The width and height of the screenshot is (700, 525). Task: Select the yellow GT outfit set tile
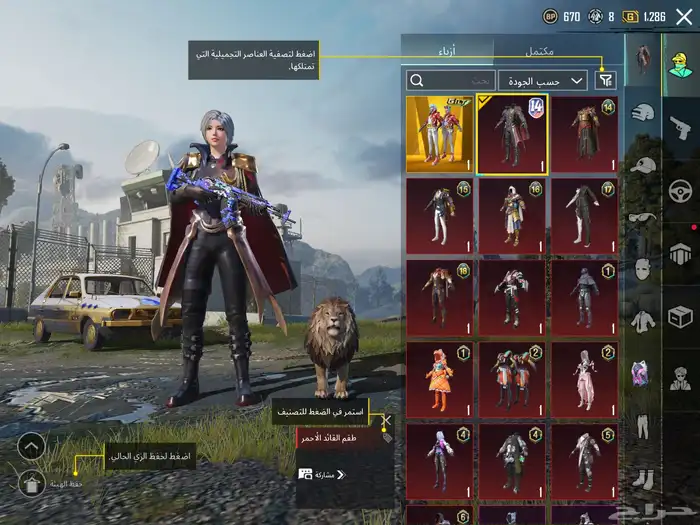click(x=439, y=134)
